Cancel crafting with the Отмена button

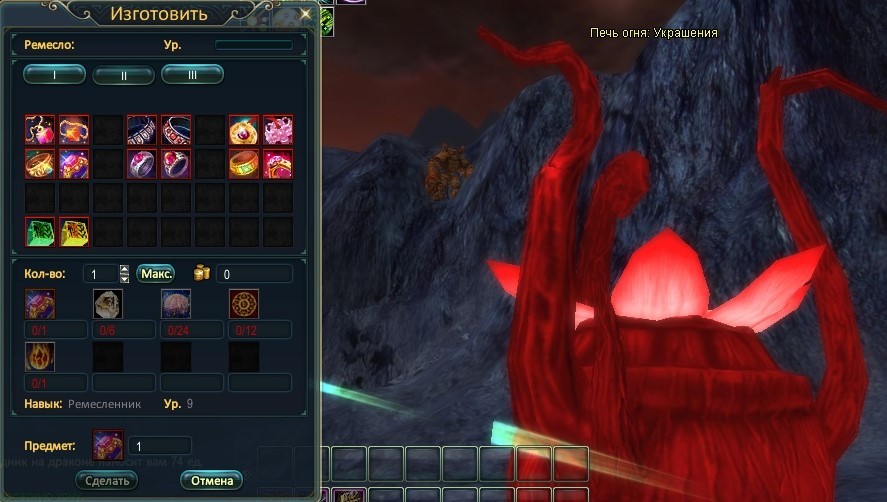[212, 480]
